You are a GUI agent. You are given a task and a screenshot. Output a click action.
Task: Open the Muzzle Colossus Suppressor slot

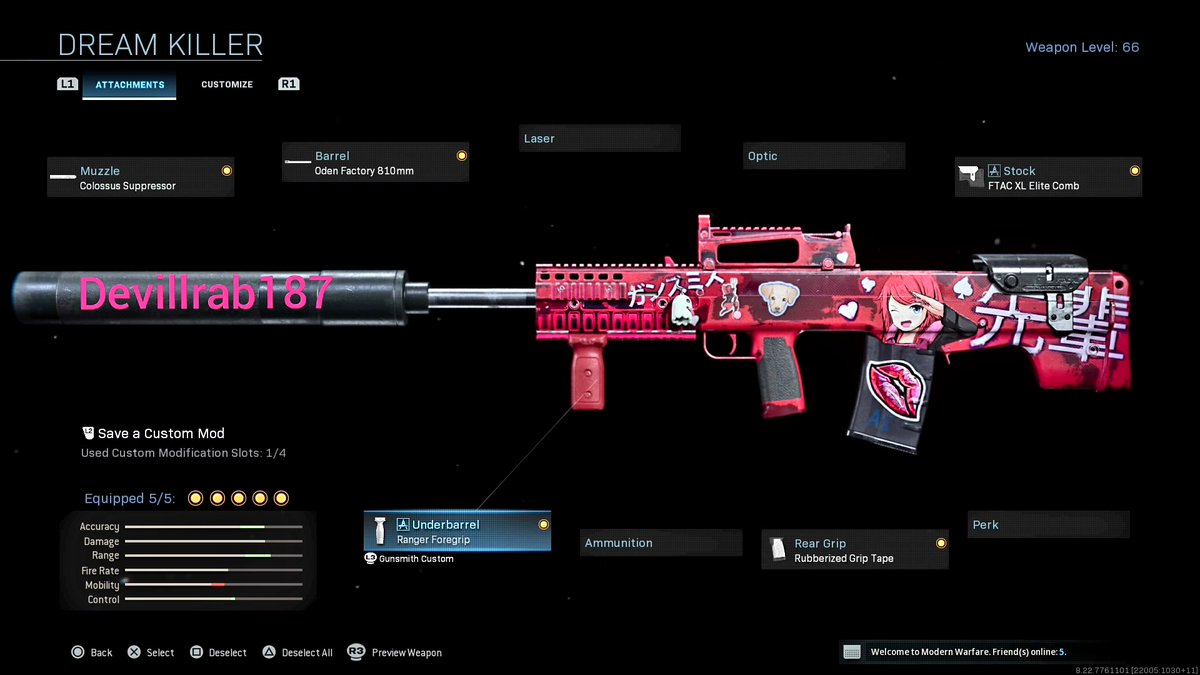tap(141, 178)
